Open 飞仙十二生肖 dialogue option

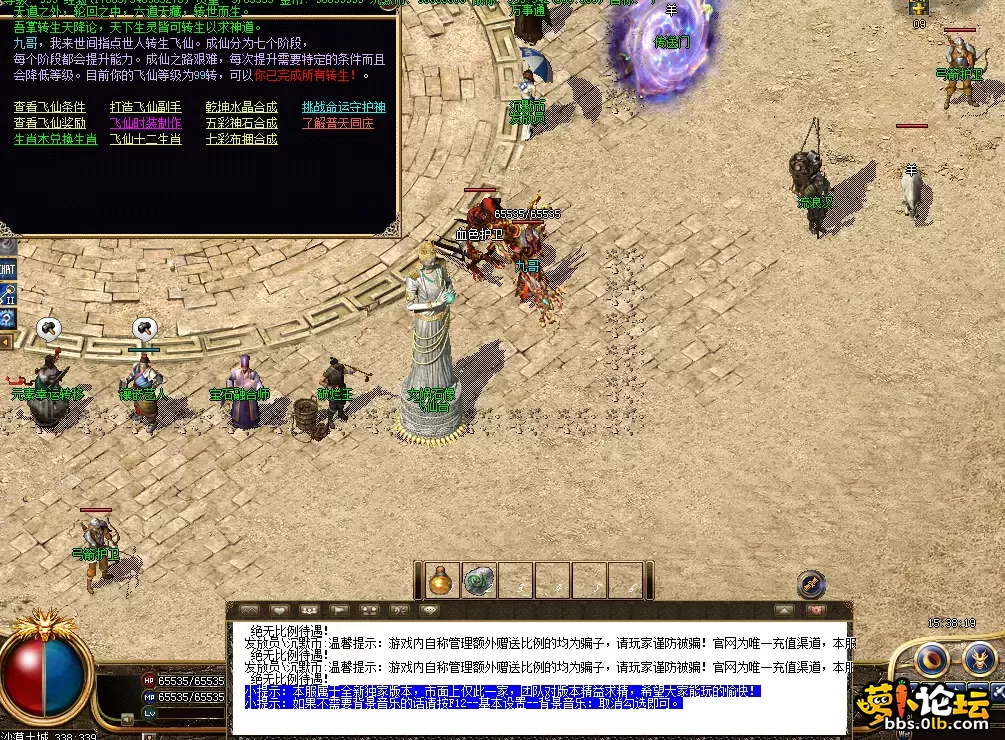click(x=145, y=139)
